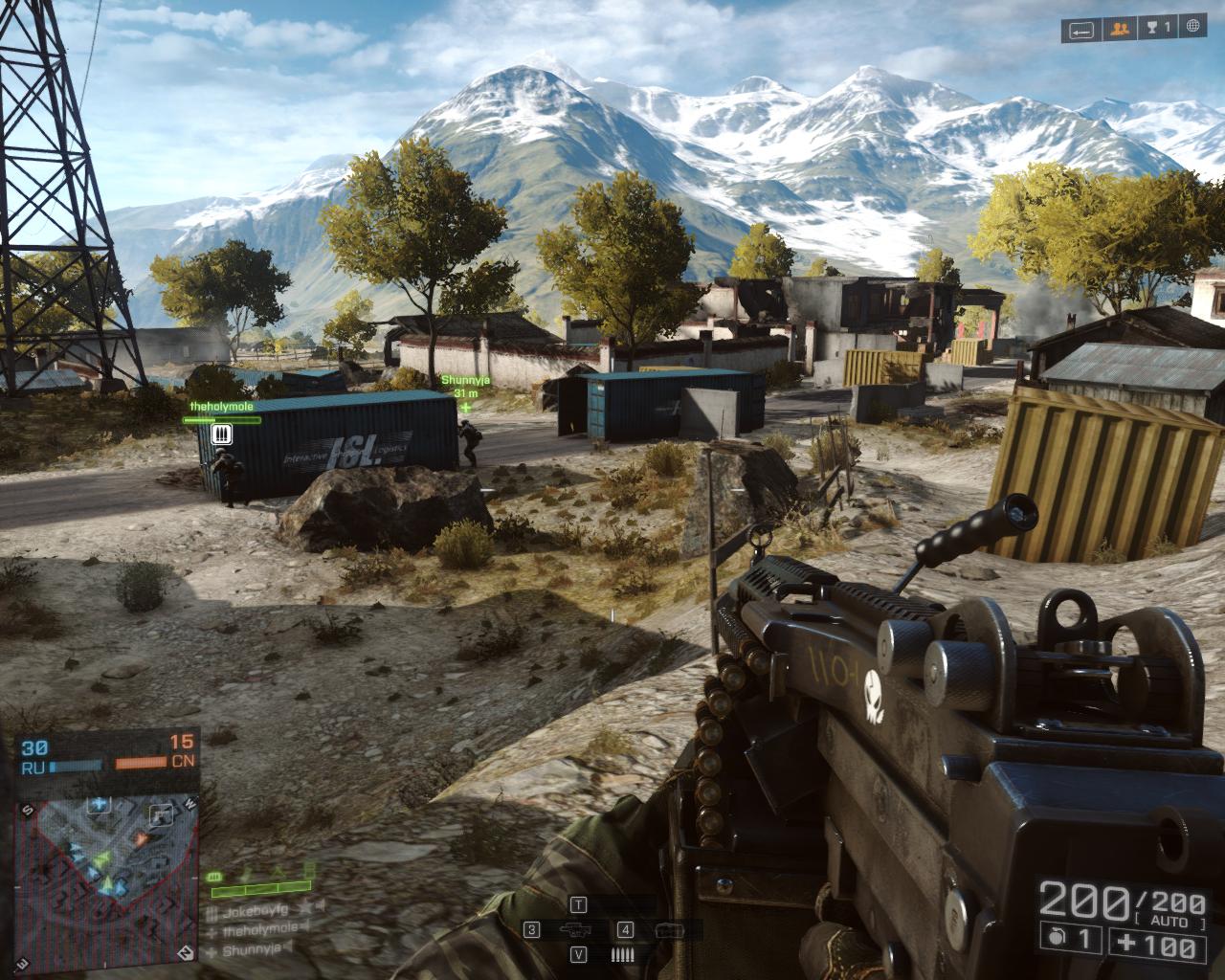Select the launcher gadget in slot 3
The height and width of the screenshot is (980, 1225).
(574, 930)
